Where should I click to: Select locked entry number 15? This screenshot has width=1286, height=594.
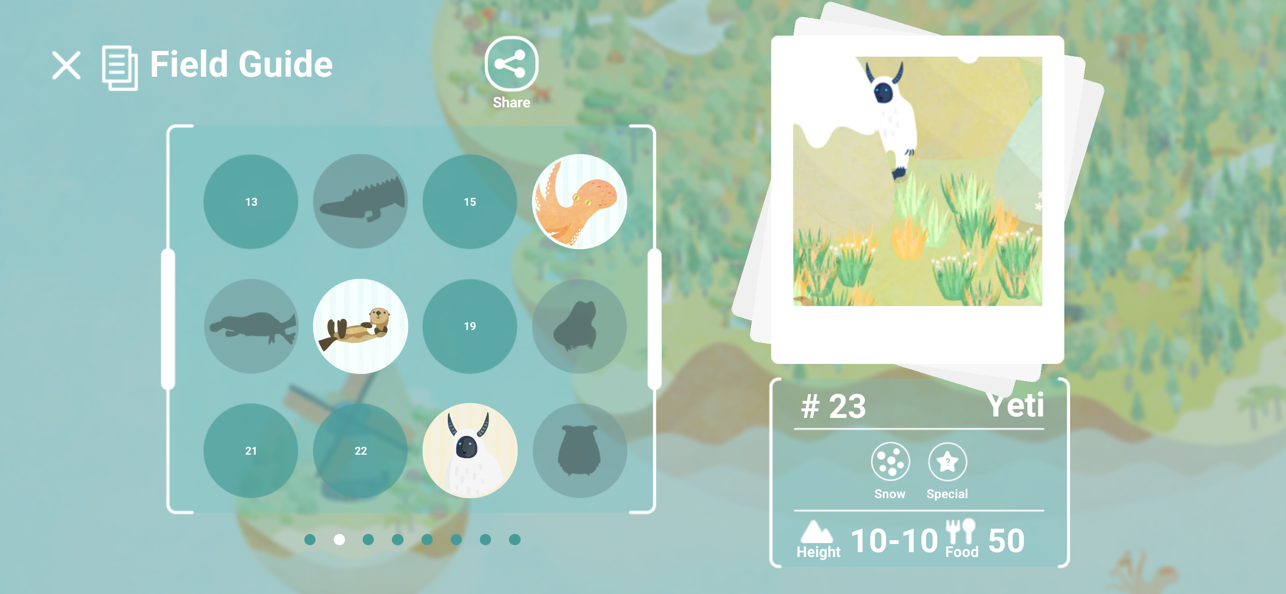click(470, 202)
